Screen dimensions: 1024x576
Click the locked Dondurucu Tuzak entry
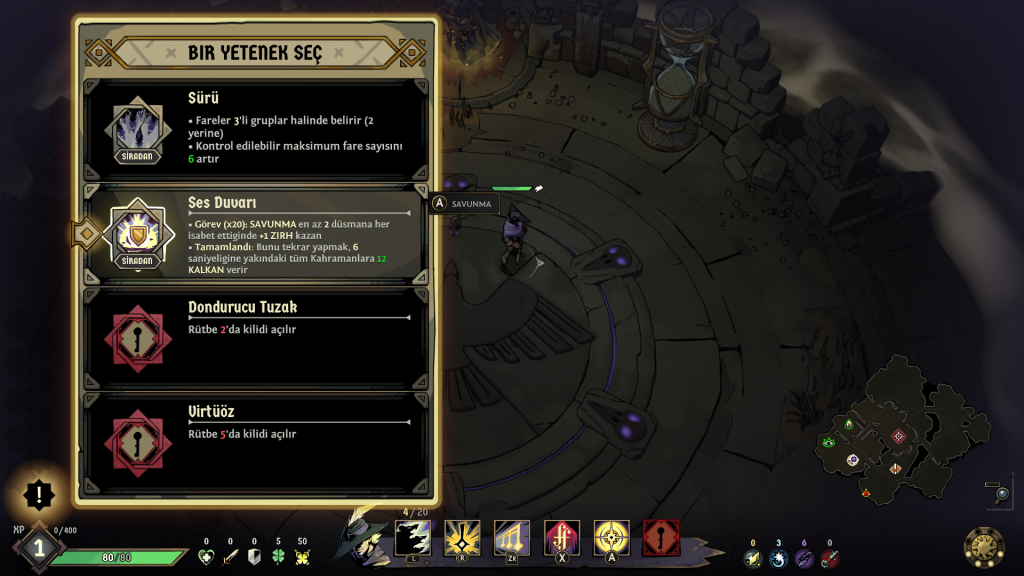tap(255, 339)
